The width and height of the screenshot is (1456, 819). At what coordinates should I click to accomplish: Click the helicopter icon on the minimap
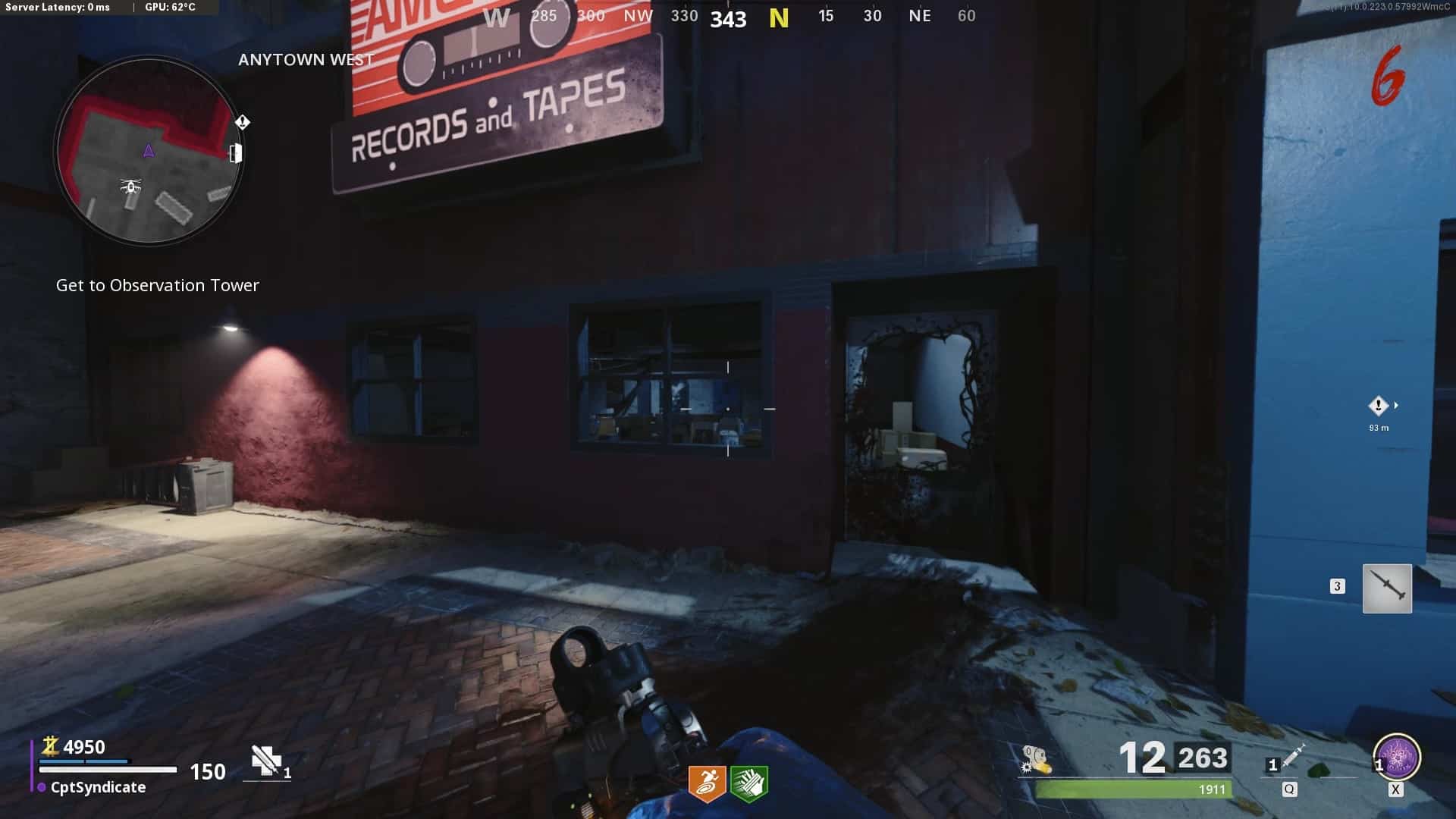click(x=131, y=186)
